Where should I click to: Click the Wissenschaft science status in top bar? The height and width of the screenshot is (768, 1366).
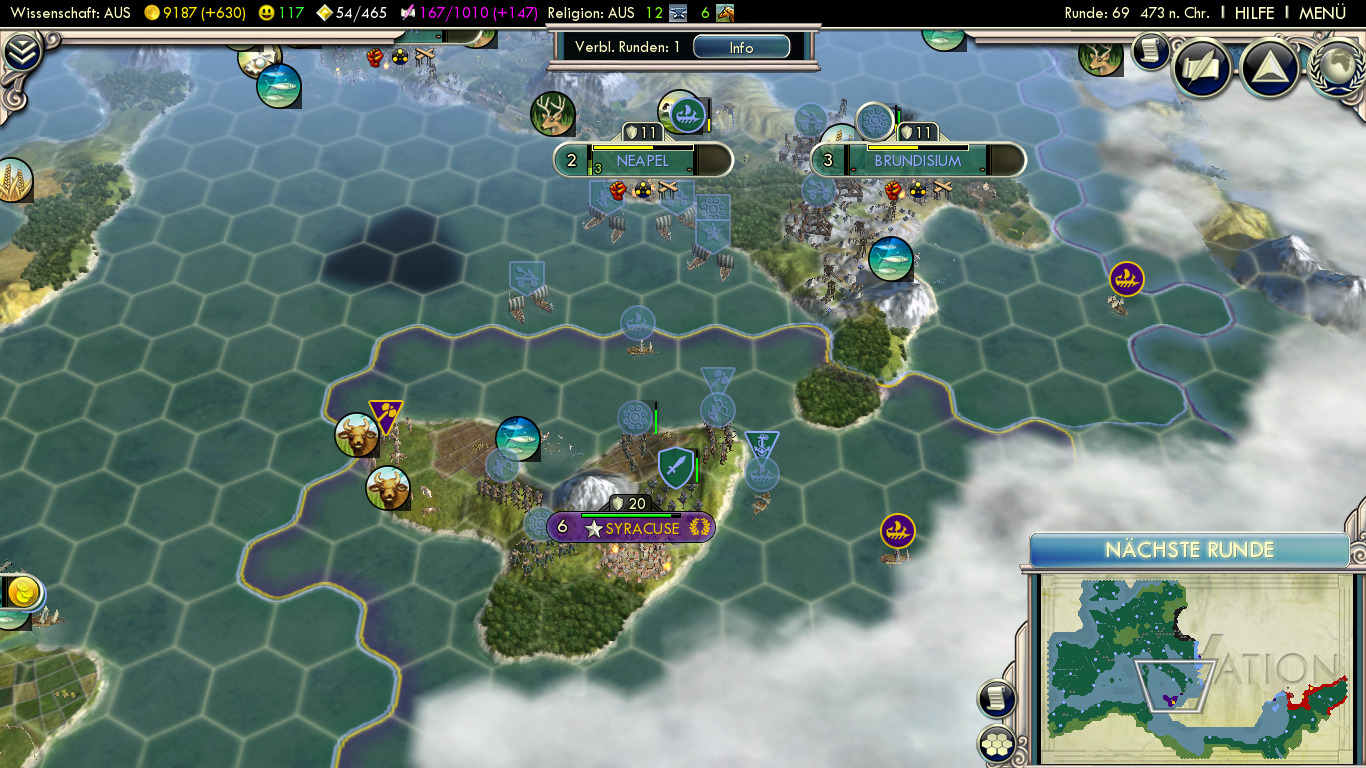click(70, 13)
